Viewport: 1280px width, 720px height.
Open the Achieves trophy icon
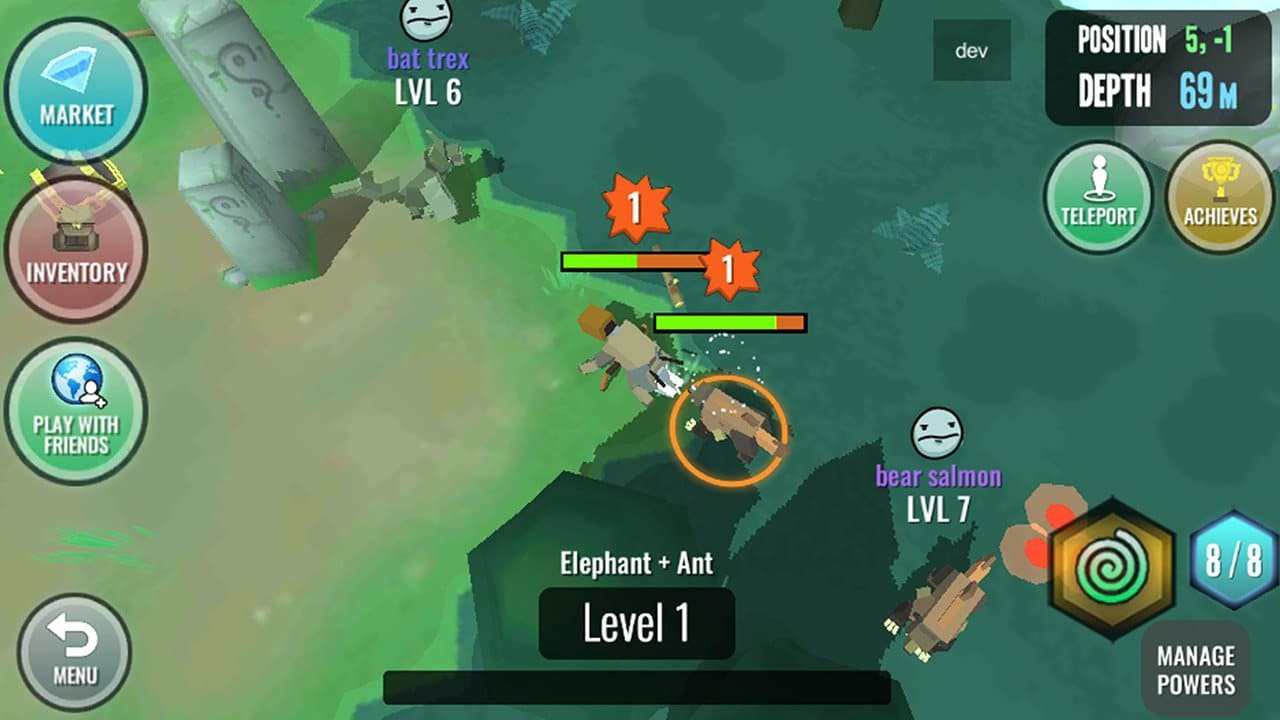point(1218,190)
